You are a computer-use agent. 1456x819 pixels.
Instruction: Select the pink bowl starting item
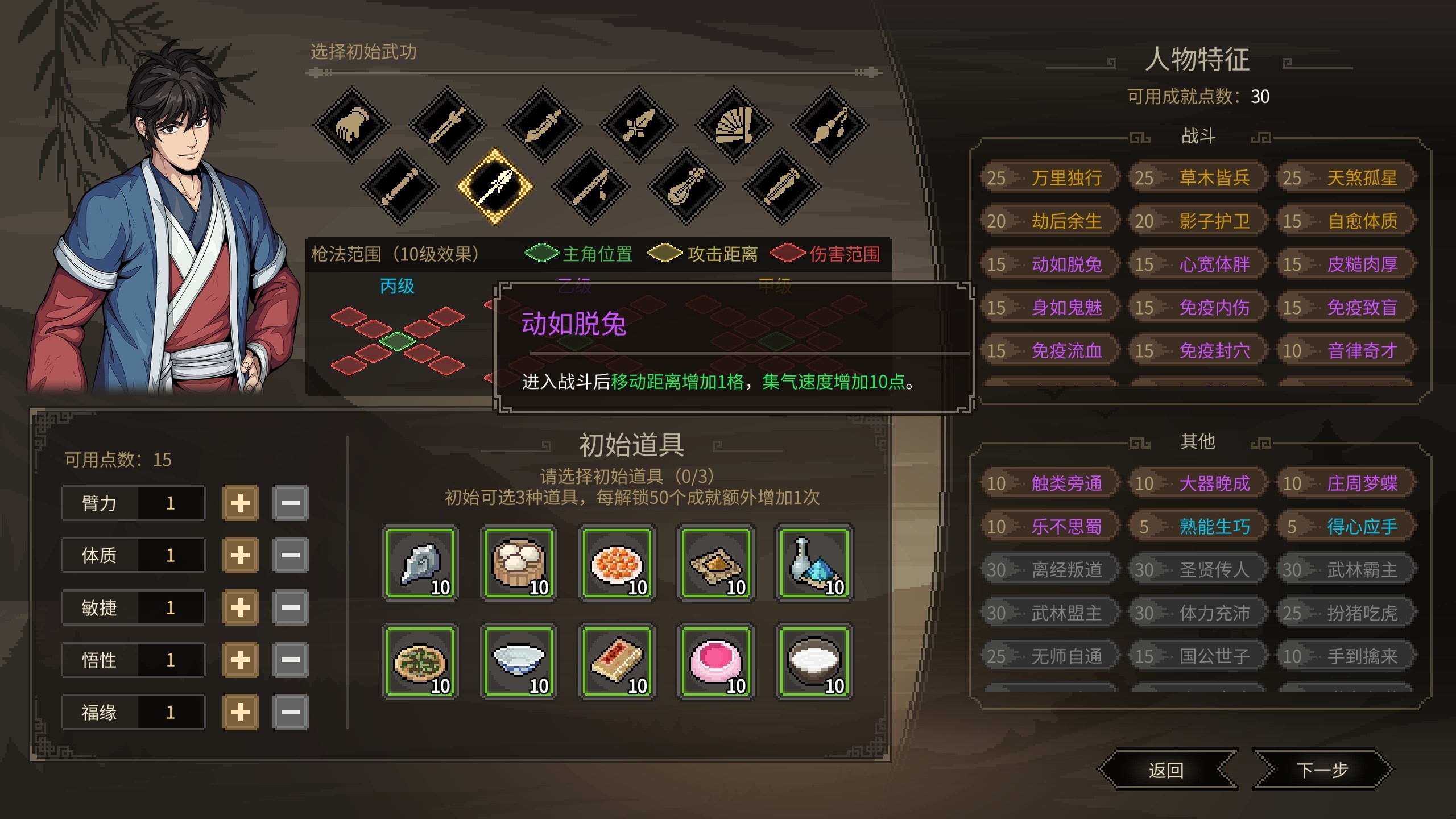(x=715, y=661)
